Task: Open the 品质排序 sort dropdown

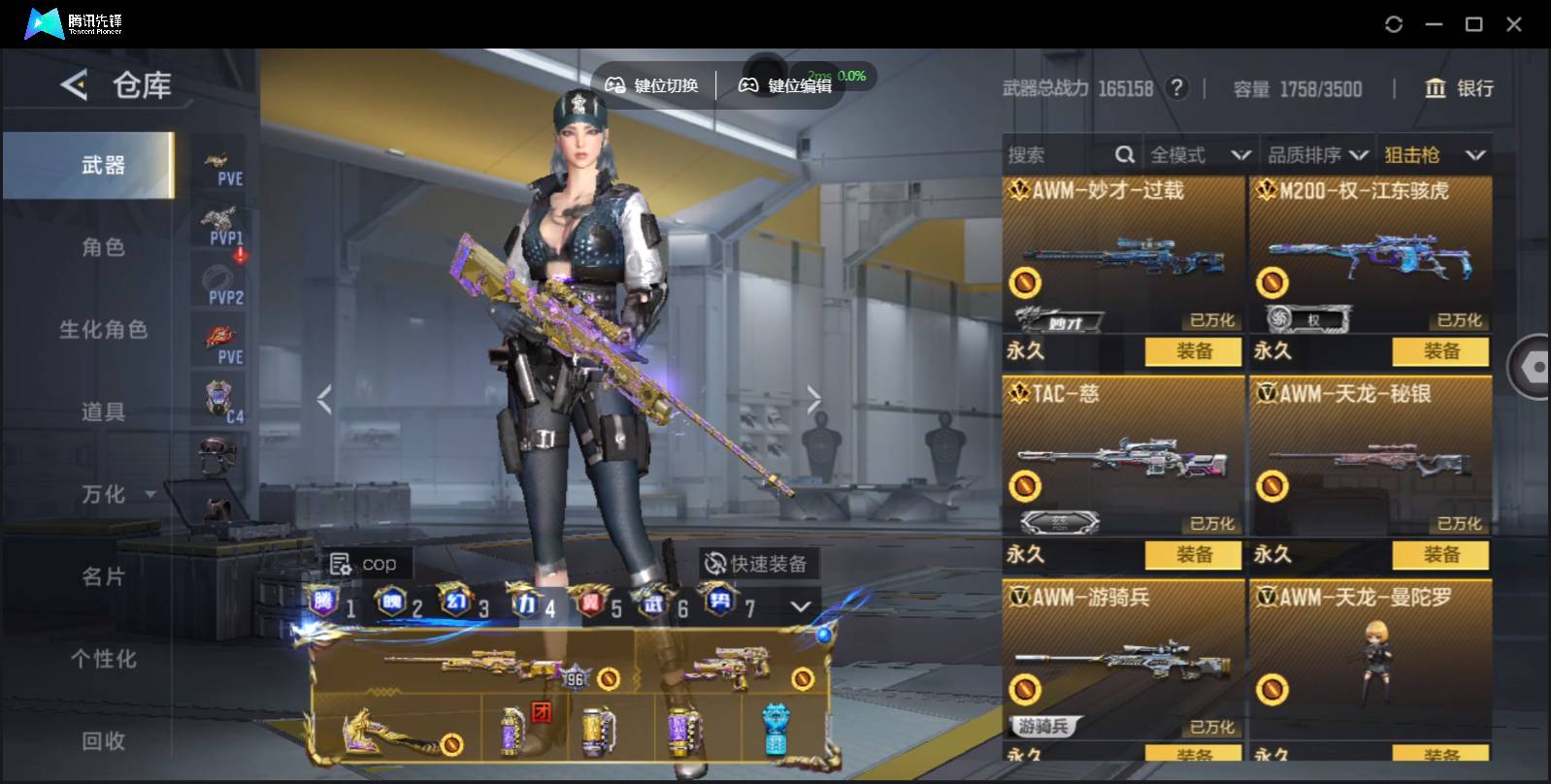Action: pyautogui.click(x=1318, y=155)
